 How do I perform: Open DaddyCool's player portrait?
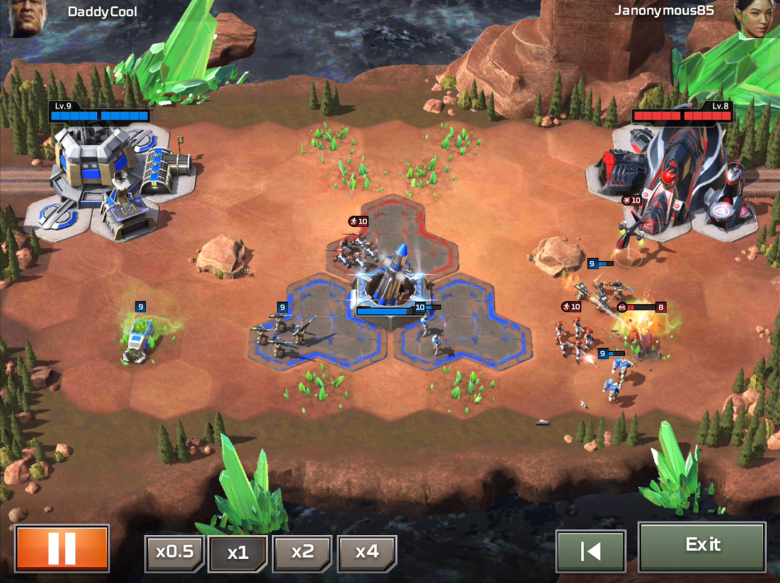pyautogui.click(x=25, y=17)
